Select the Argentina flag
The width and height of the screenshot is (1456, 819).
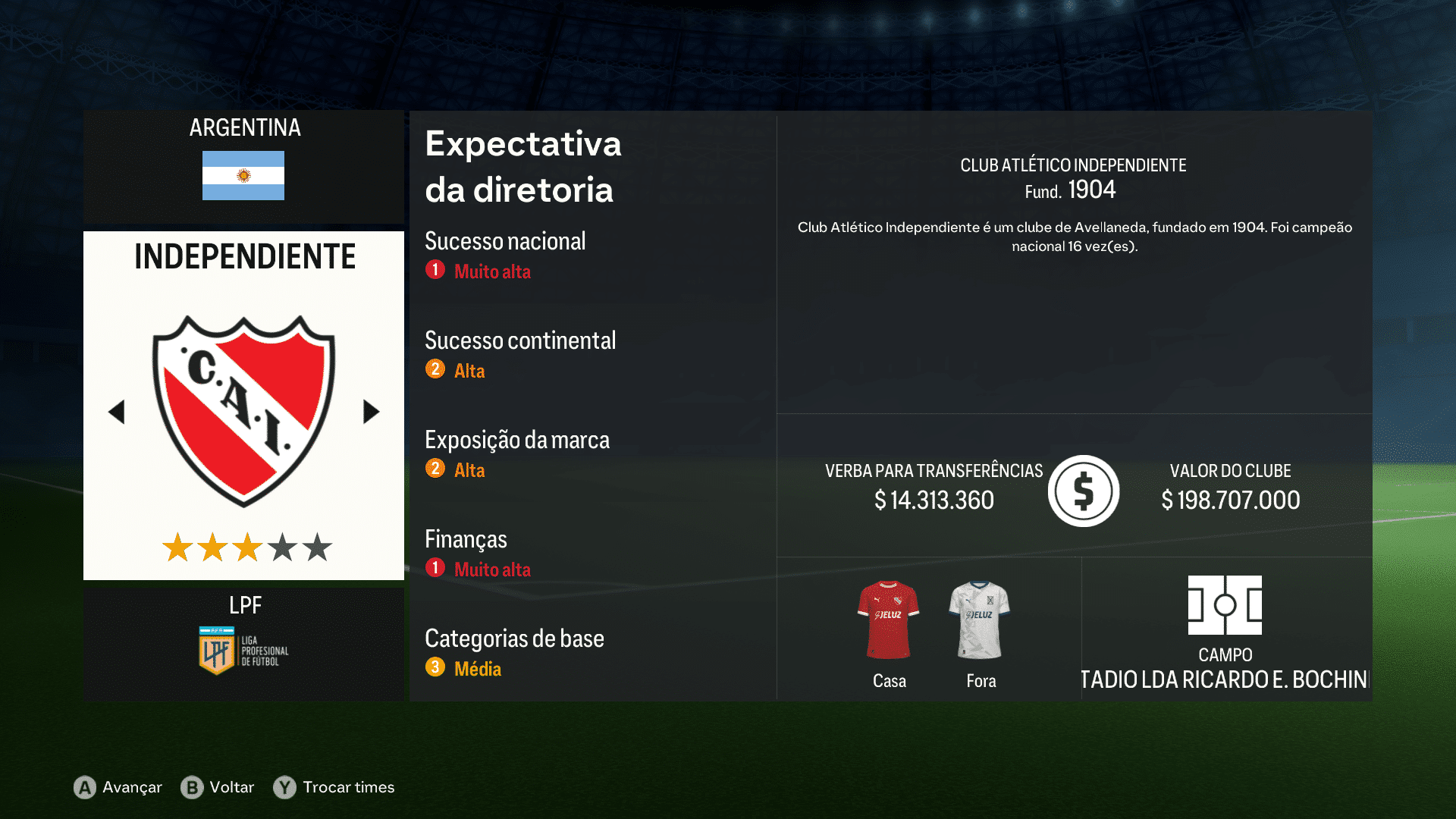pyautogui.click(x=243, y=177)
